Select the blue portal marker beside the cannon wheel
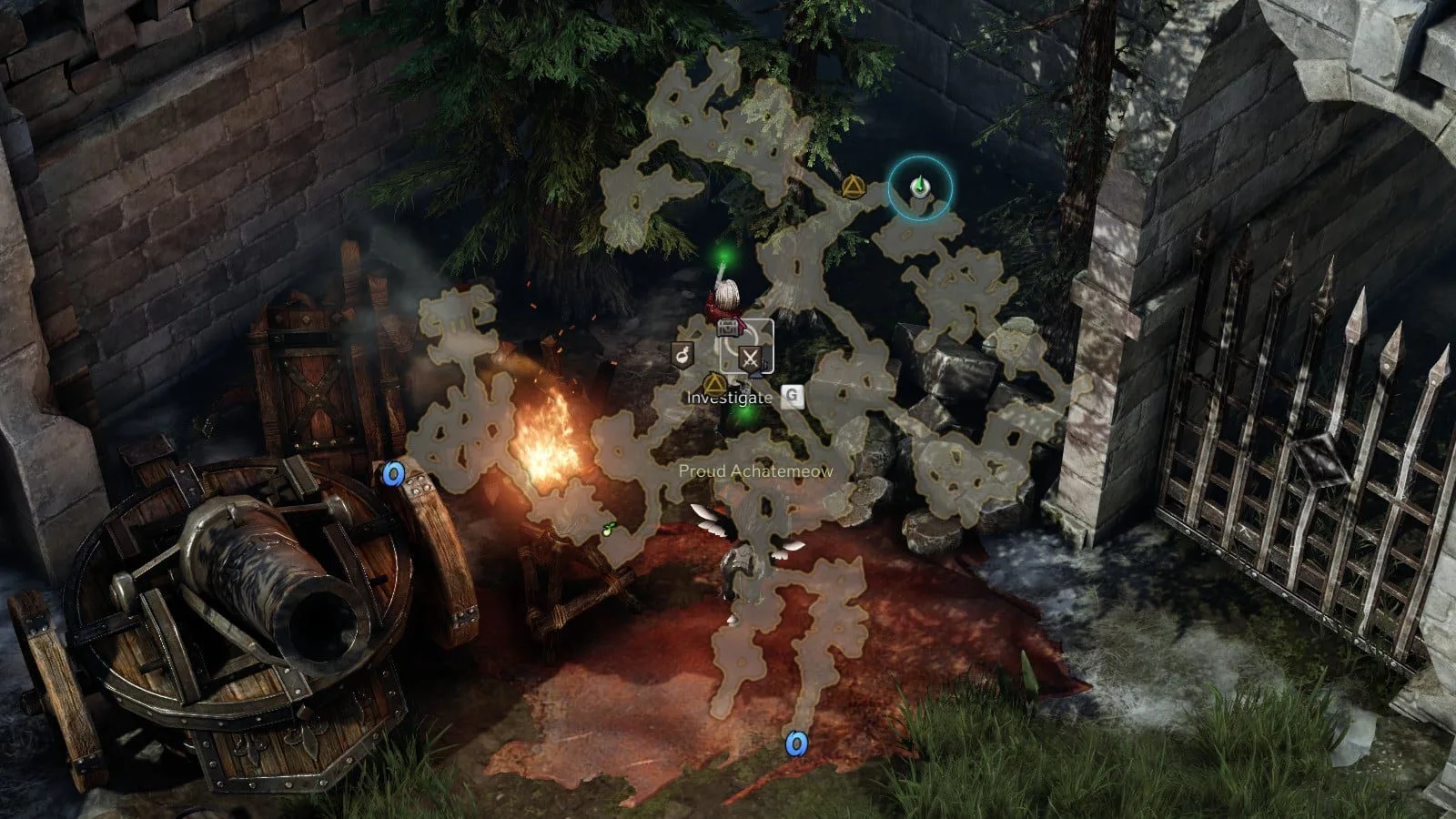The width and height of the screenshot is (1456, 819). coord(393,473)
